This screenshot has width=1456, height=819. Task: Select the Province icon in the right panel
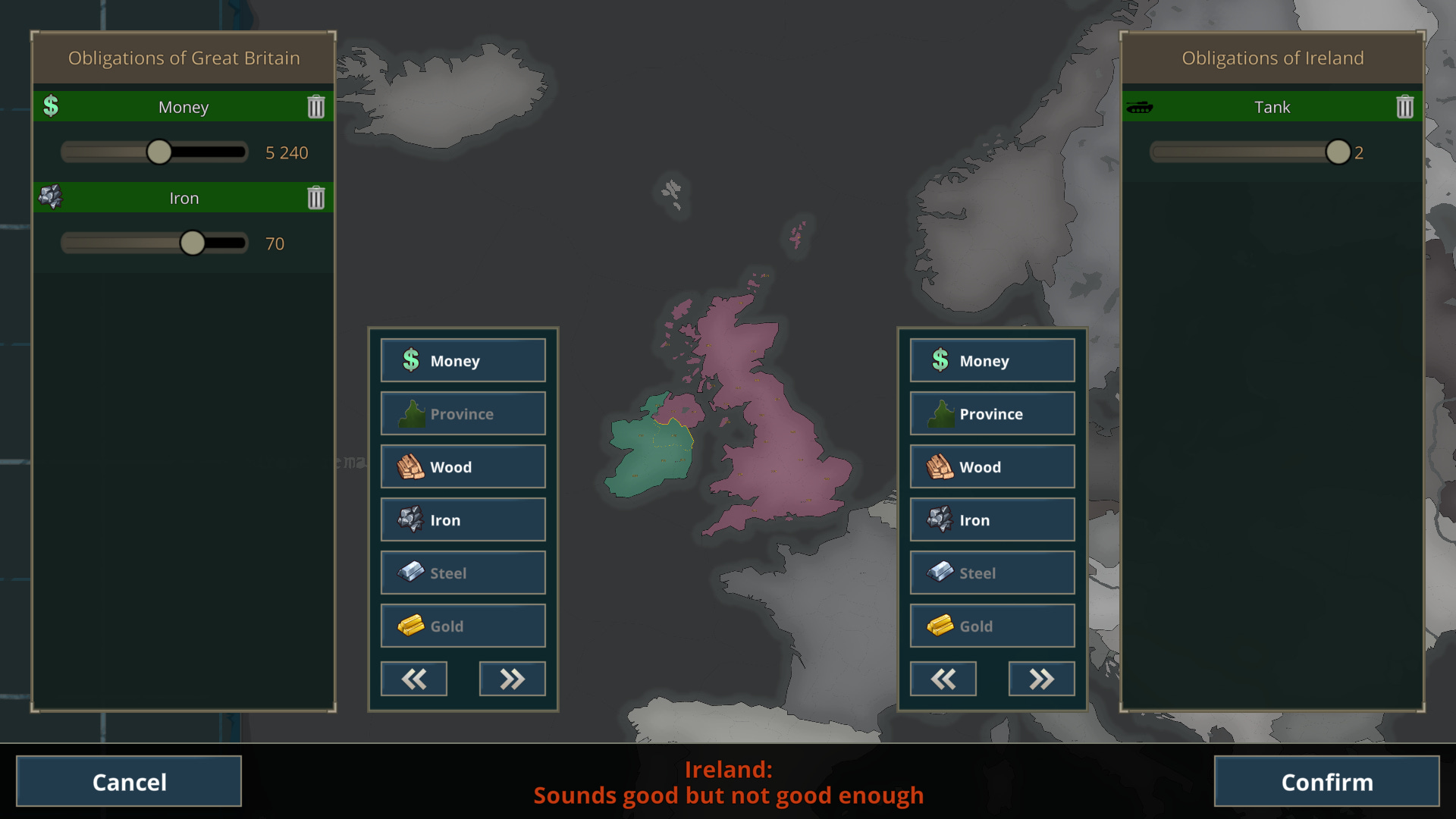click(940, 413)
